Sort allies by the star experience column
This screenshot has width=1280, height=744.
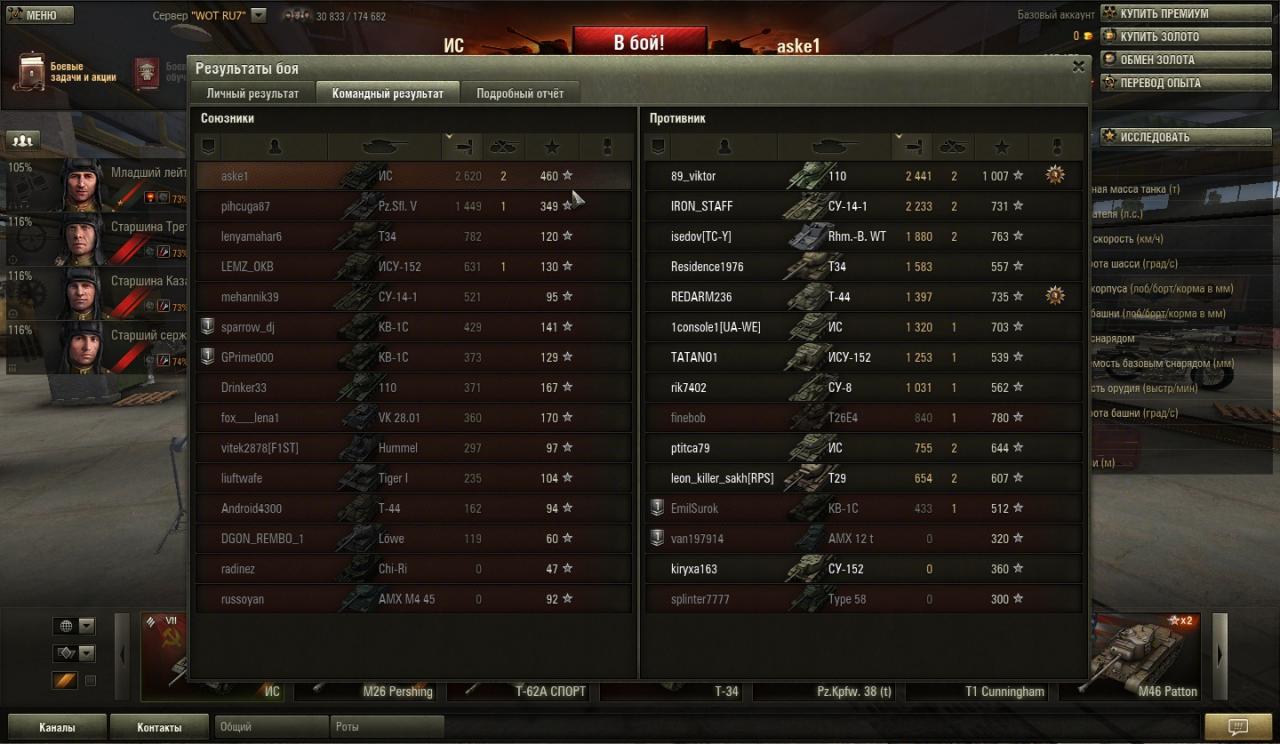tap(552, 147)
